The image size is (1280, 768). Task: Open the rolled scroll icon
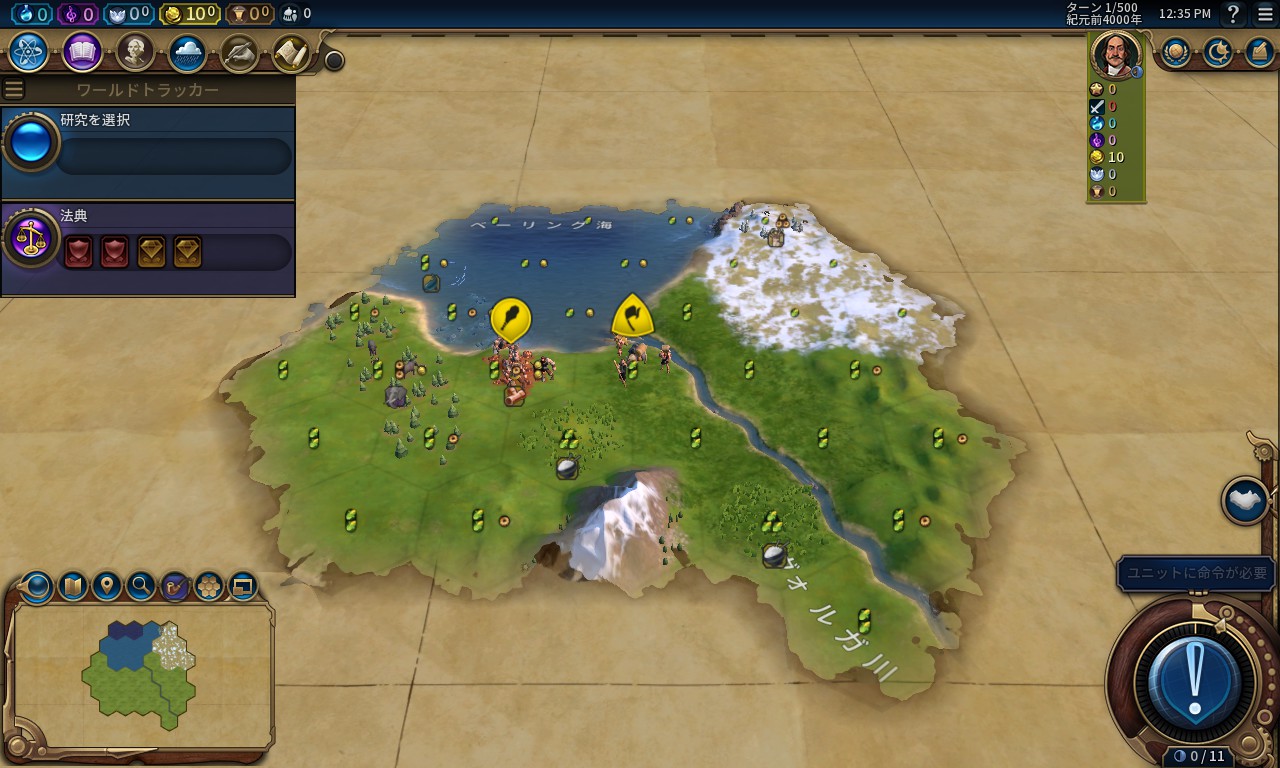pos(291,52)
